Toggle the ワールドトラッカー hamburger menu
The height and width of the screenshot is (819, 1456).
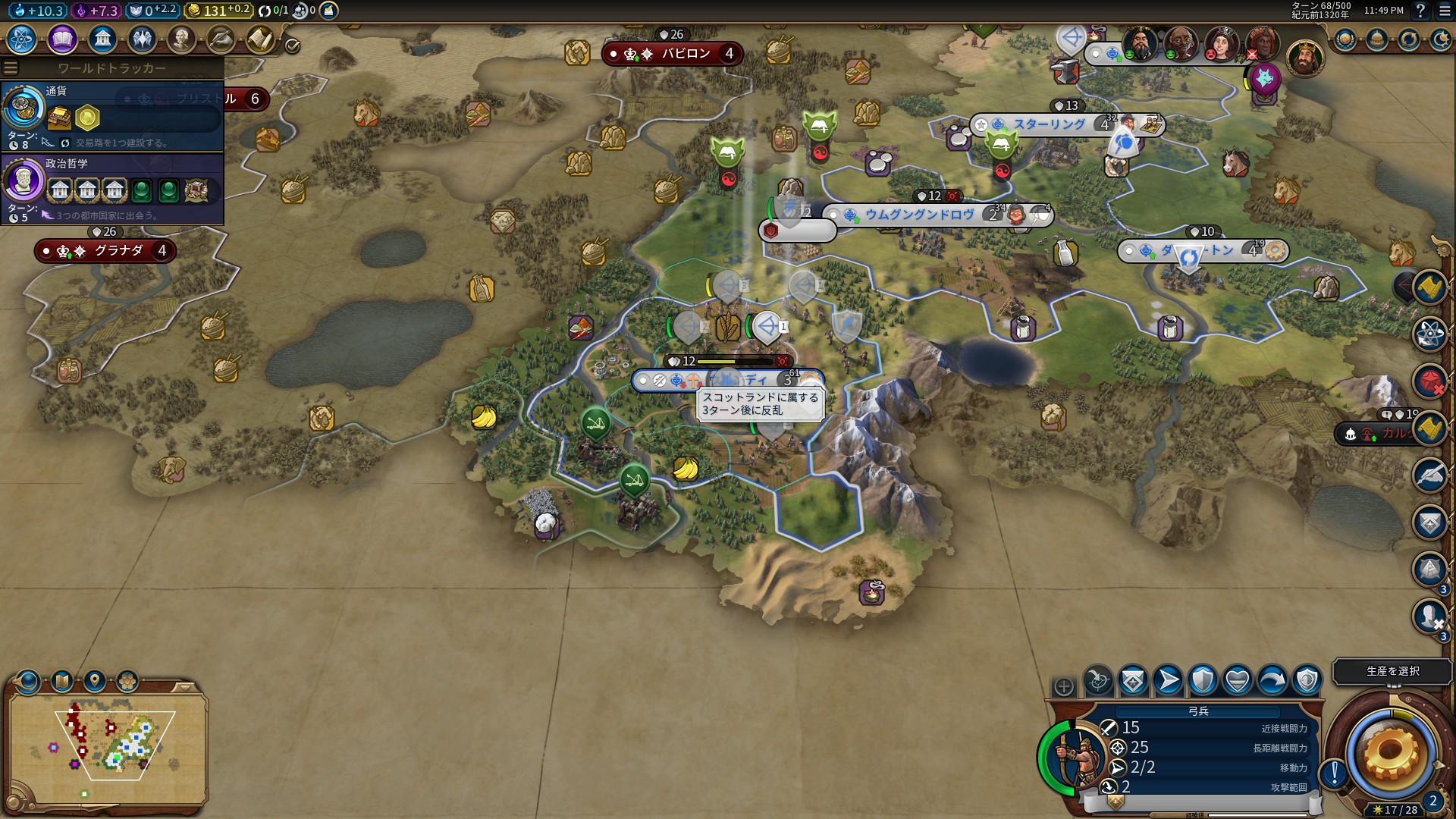coord(11,68)
